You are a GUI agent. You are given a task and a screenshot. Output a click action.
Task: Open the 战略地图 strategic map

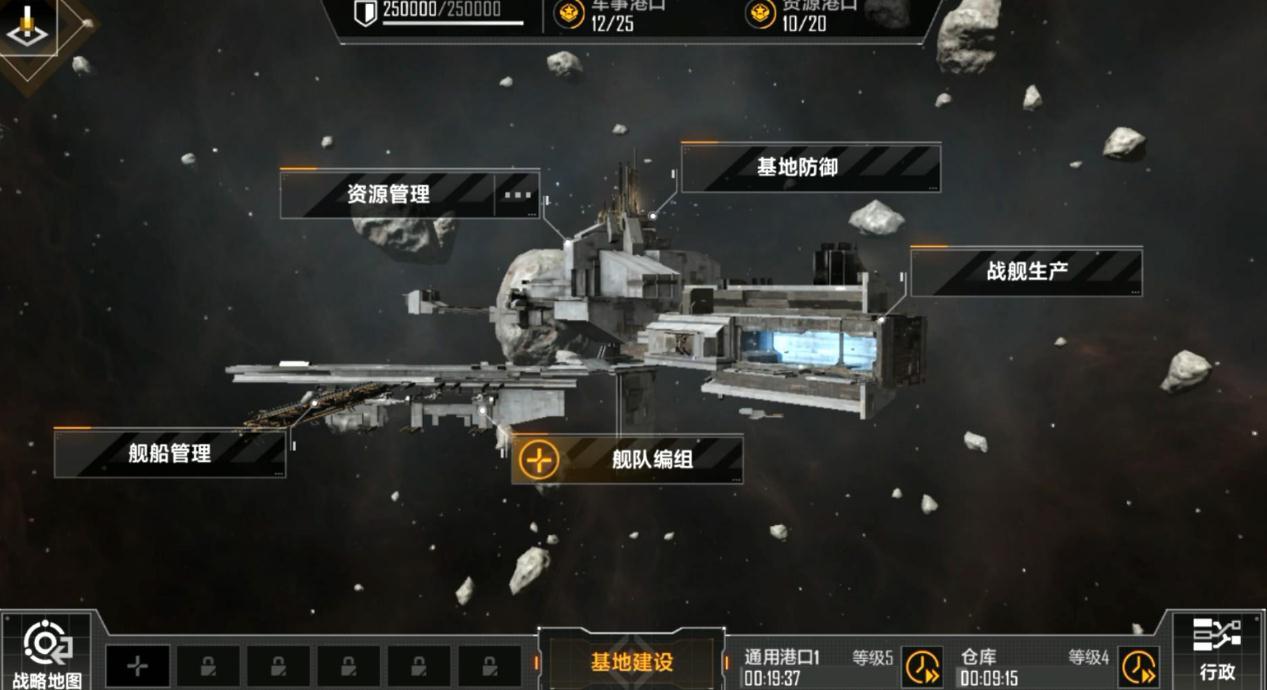[47, 654]
